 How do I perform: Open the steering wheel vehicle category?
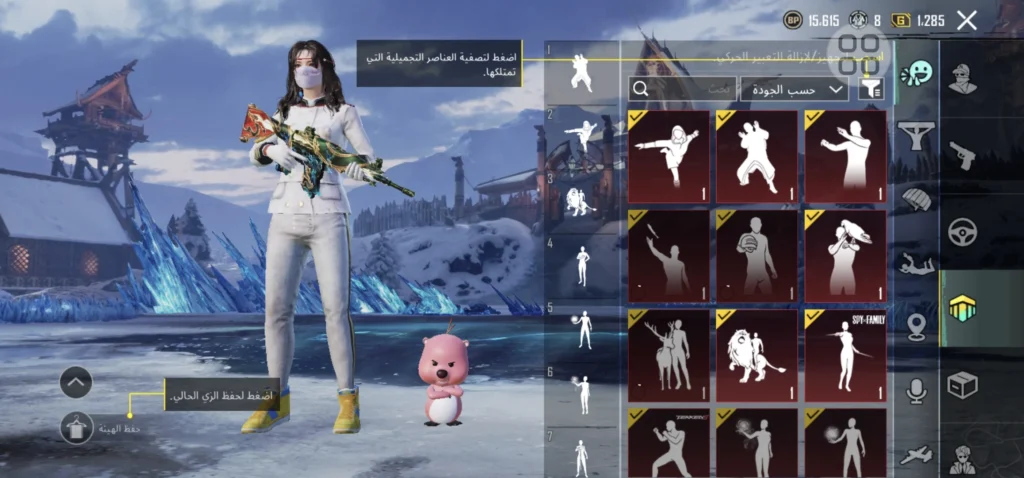[962, 231]
